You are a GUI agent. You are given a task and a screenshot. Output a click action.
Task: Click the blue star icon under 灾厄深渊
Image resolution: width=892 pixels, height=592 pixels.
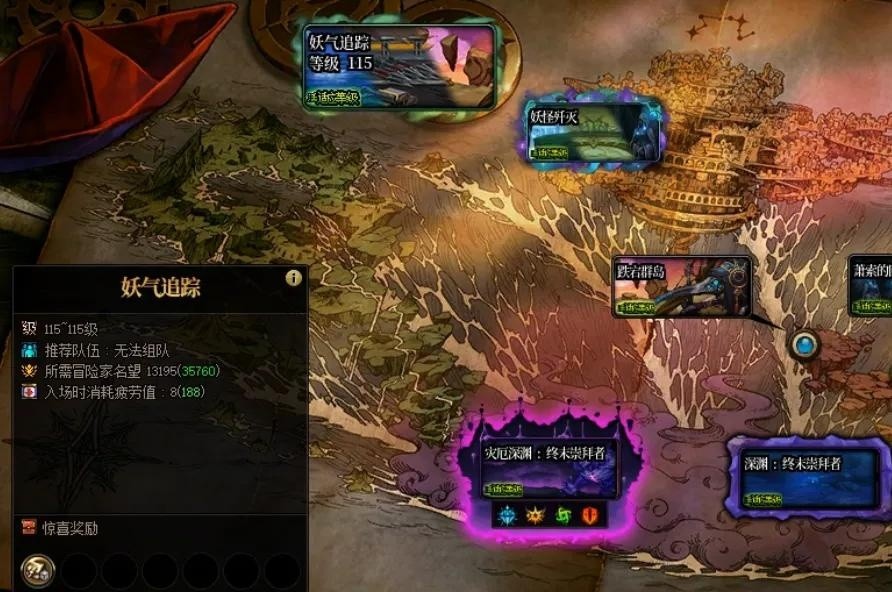pyautogui.click(x=508, y=515)
